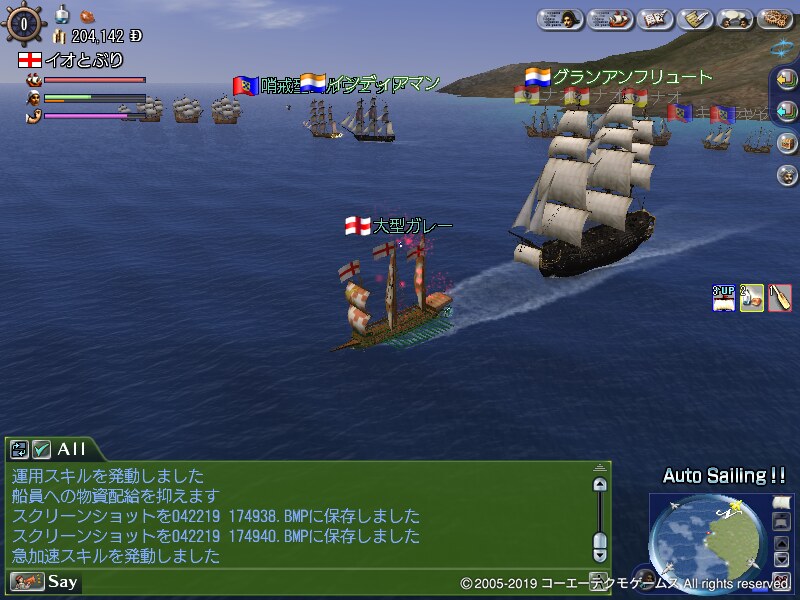Viewport: 800px width, 600px height.
Task: Click the Say chat mode button
Action: [x=45, y=581]
